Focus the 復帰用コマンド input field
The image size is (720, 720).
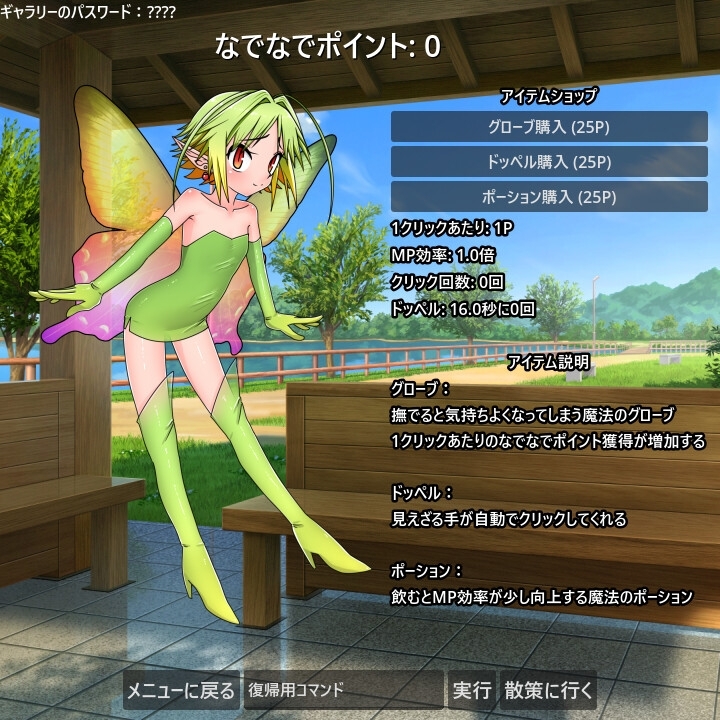pos(343,690)
